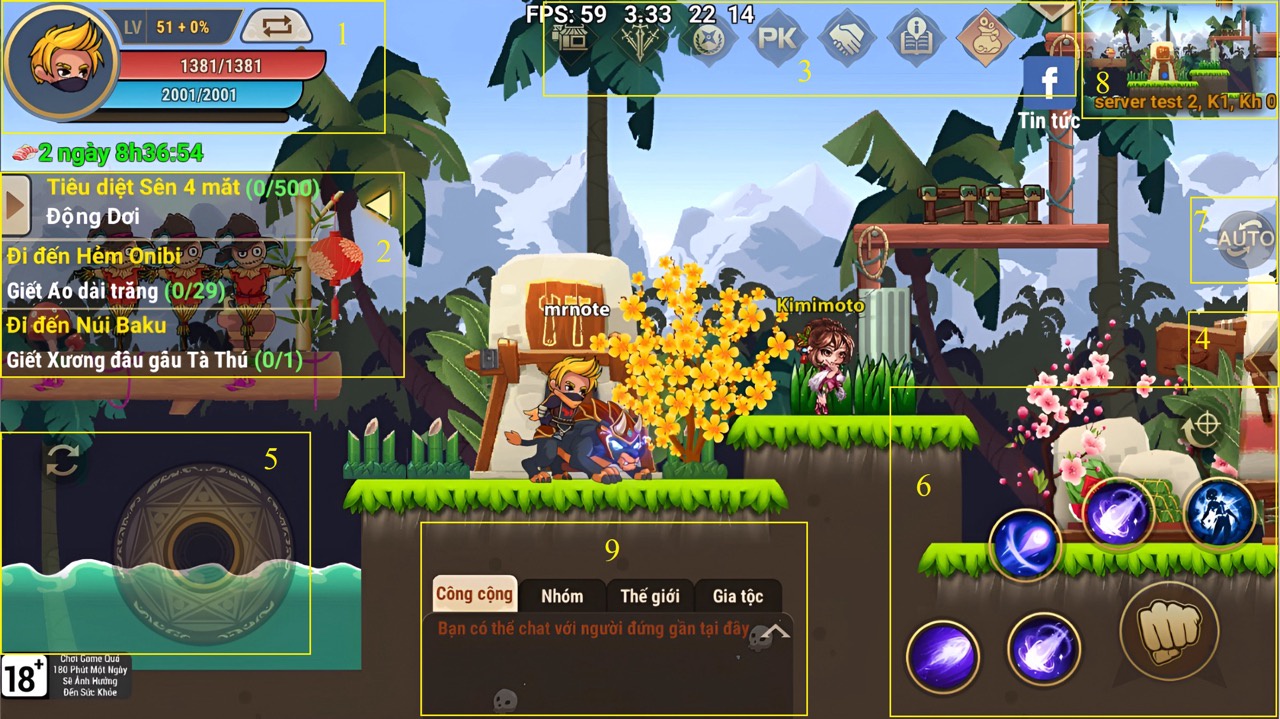Image resolution: width=1280 pixels, height=719 pixels.
Task: Open the info book guide icon
Action: 916,40
